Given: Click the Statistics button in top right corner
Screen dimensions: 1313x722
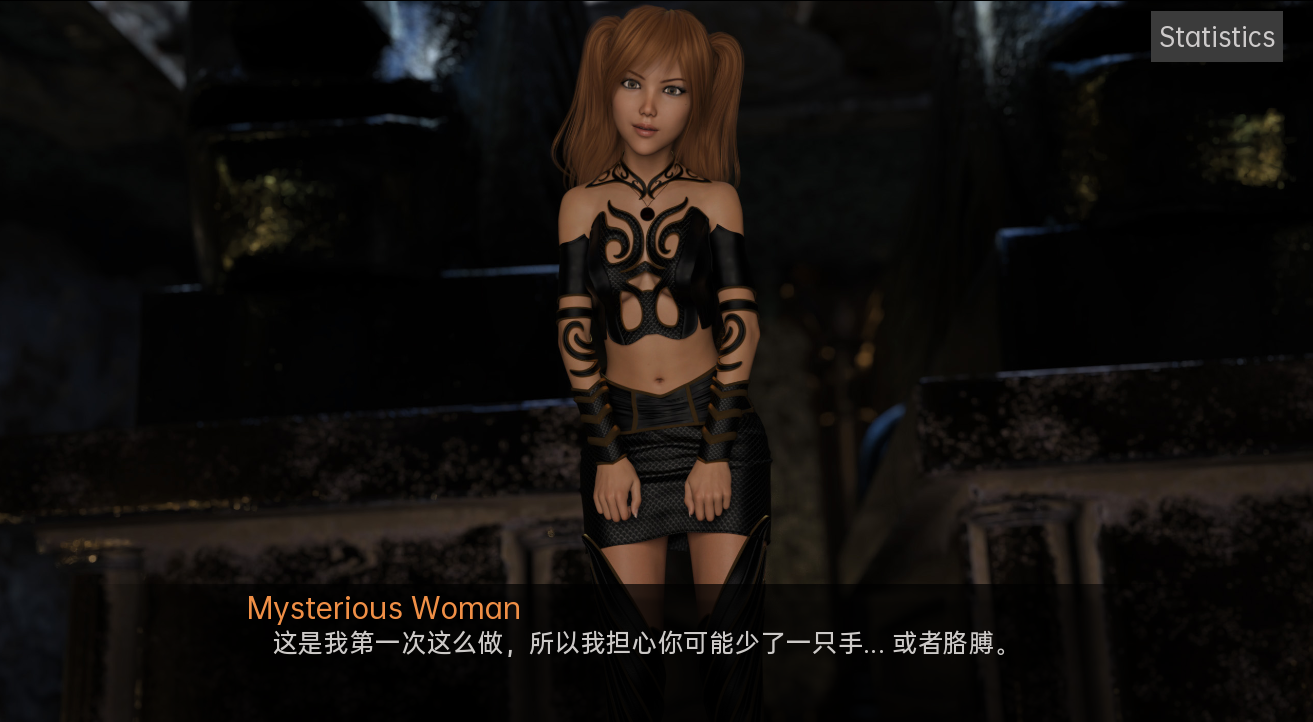Looking at the screenshot, I should coord(1216,36).
